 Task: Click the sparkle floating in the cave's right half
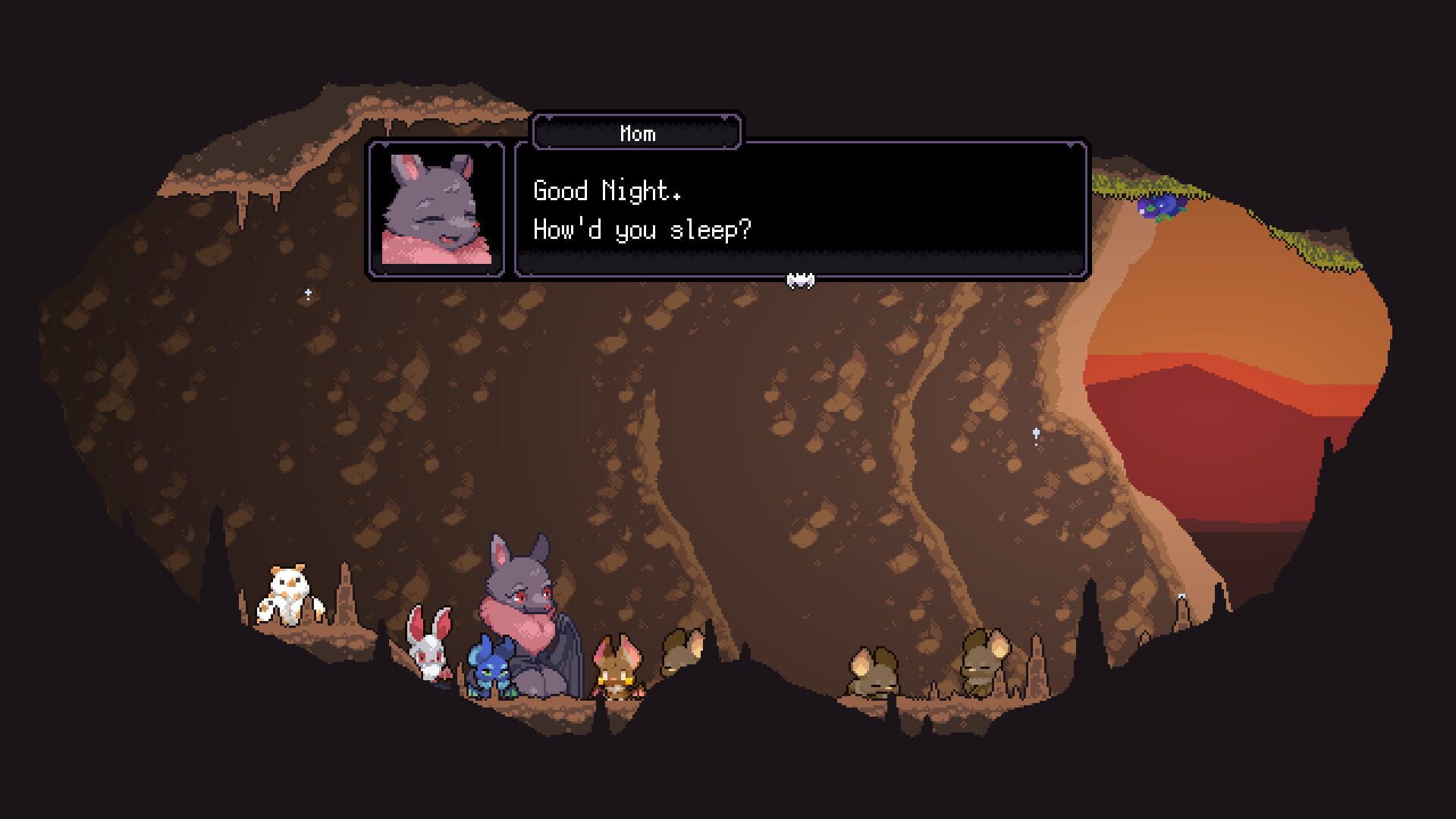coord(1034,432)
